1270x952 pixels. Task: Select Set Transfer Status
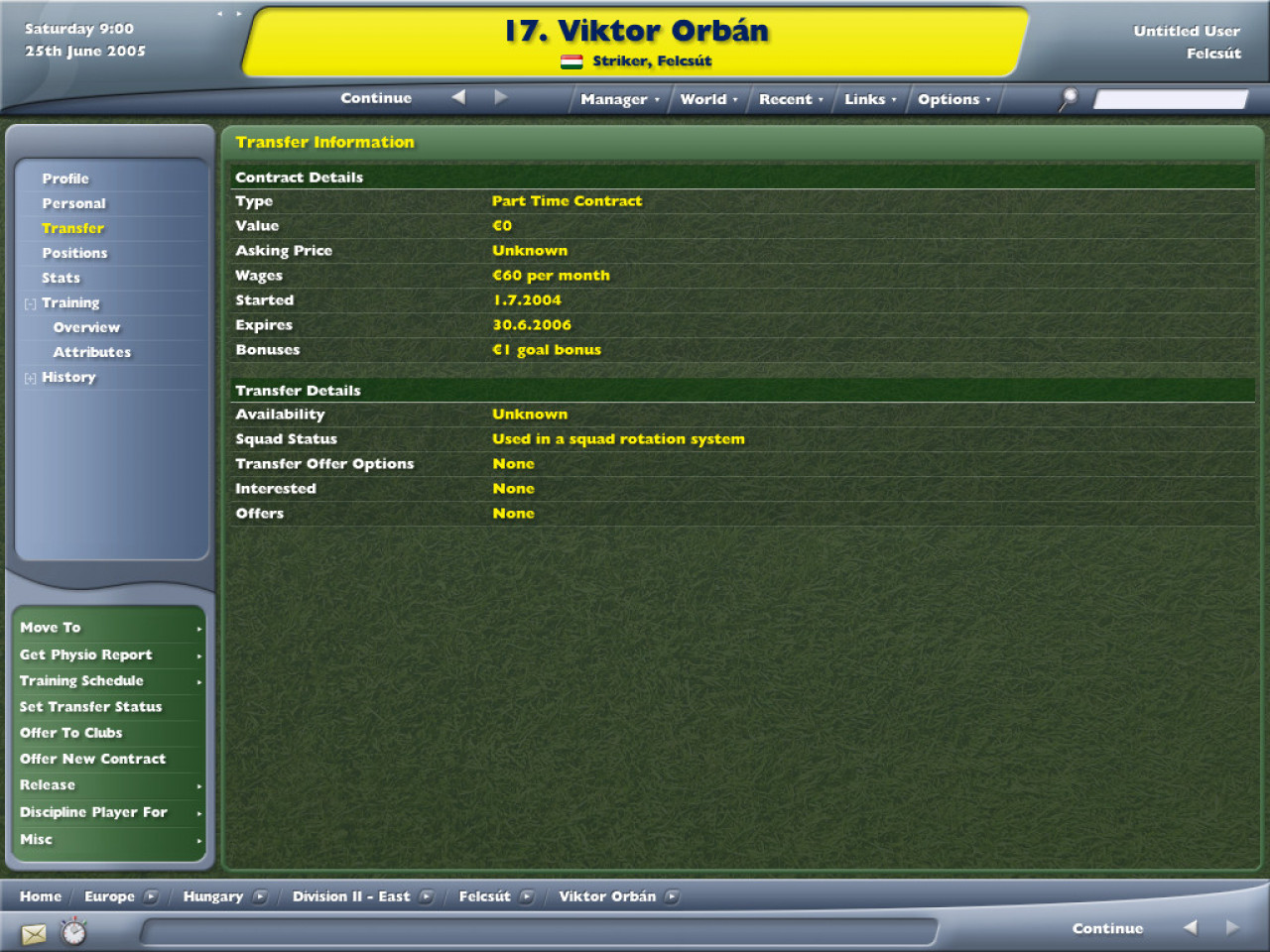coord(90,707)
